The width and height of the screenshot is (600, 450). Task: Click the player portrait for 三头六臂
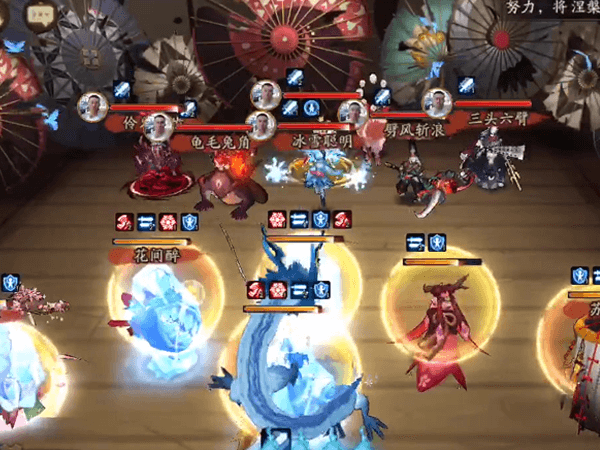coord(435,102)
